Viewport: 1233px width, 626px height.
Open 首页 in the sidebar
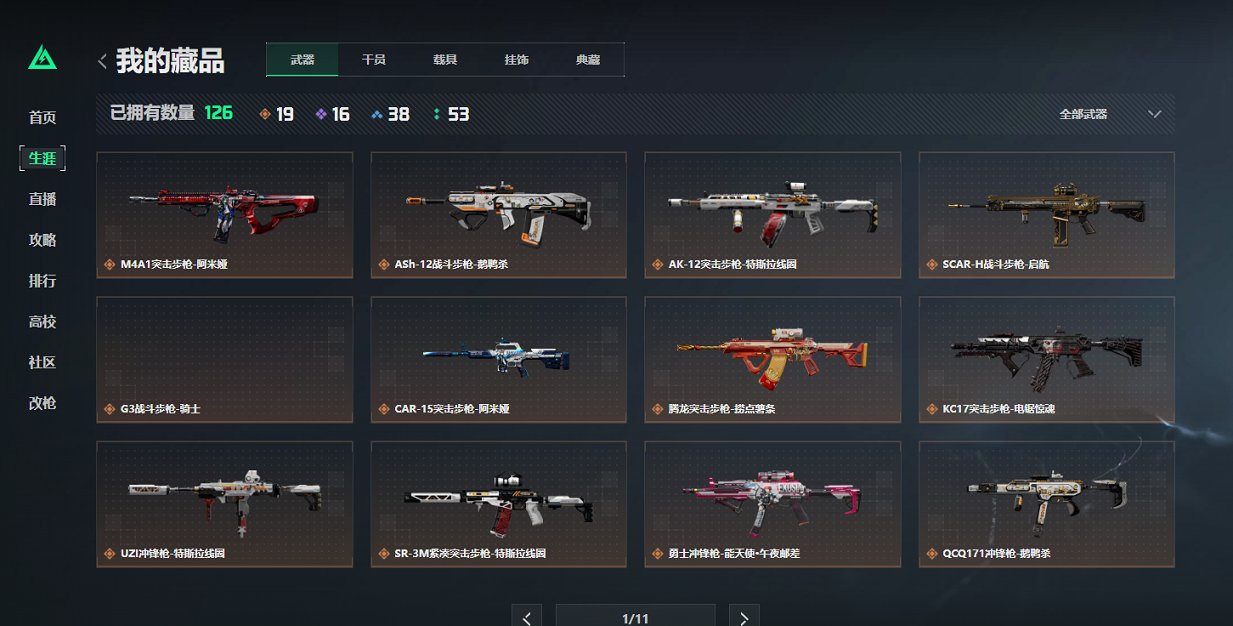tap(42, 118)
